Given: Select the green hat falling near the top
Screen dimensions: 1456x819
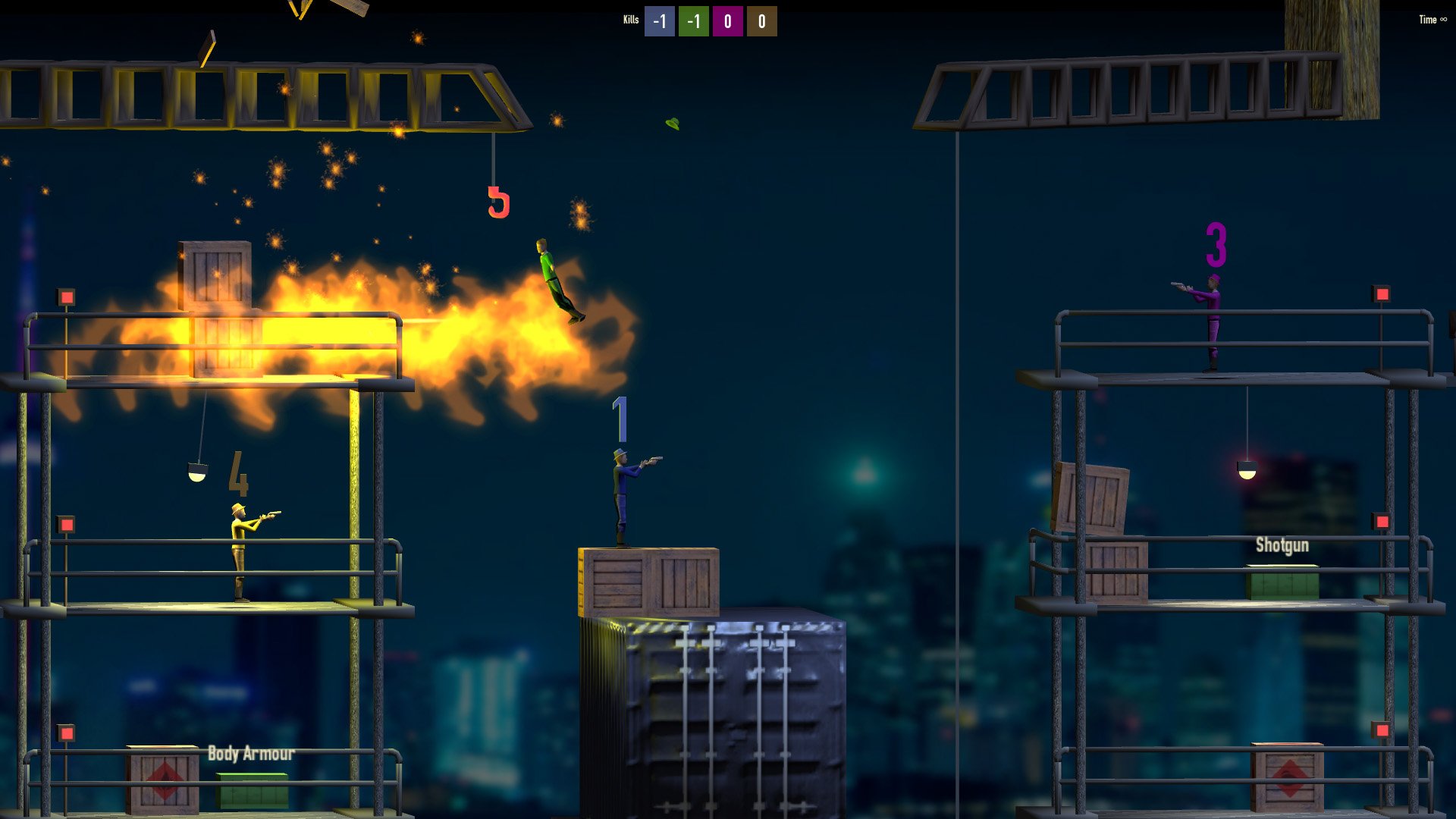Looking at the screenshot, I should 671,121.
